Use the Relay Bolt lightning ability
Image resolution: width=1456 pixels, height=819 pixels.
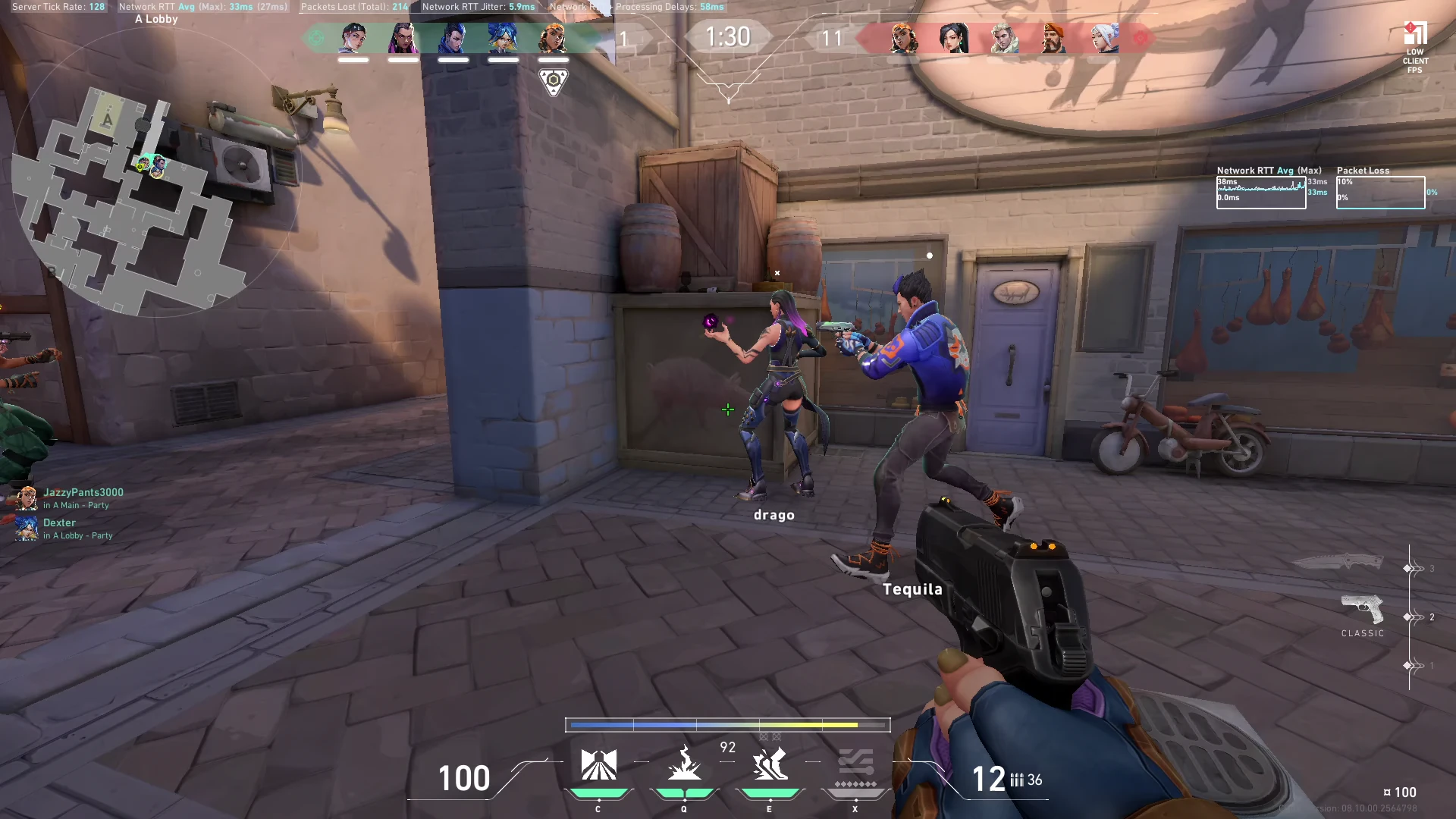click(684, 764)
